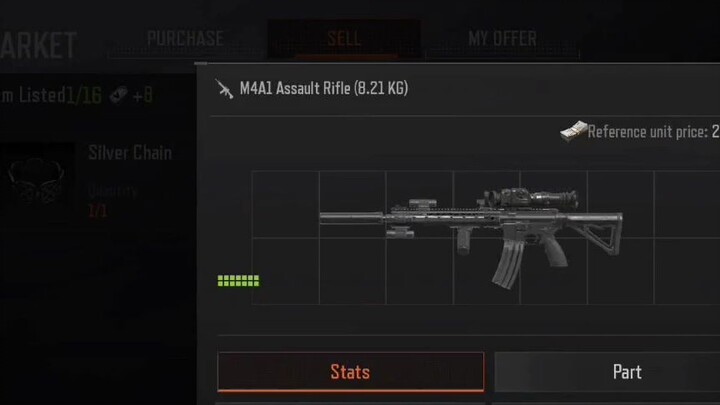This screenshot has height=405, width=720.
Task: Show the weapon Stats tab
Action: point(350,372)
